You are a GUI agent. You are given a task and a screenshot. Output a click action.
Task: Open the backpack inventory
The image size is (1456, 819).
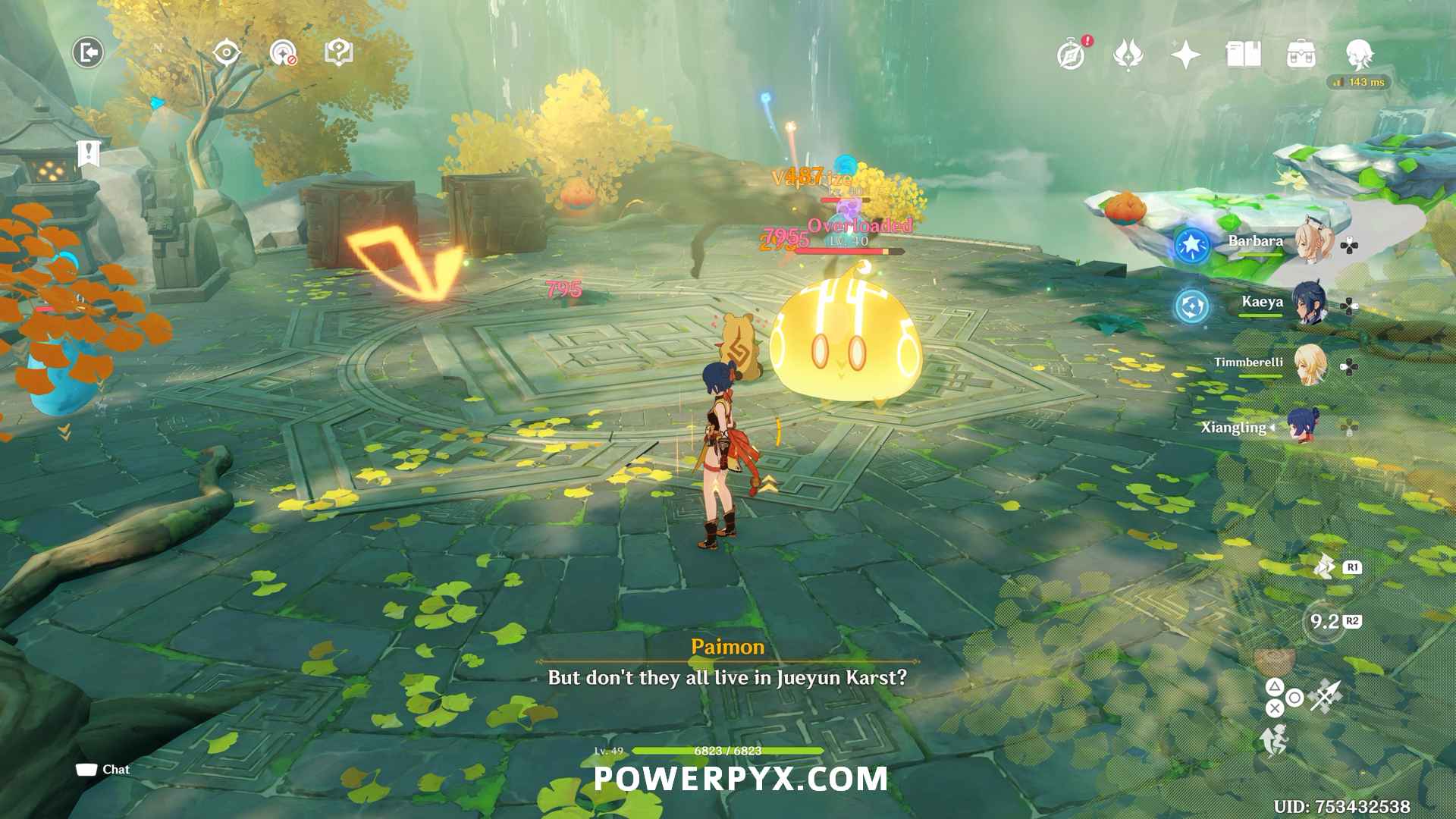pyautogui.click(x=1301, y=55)
